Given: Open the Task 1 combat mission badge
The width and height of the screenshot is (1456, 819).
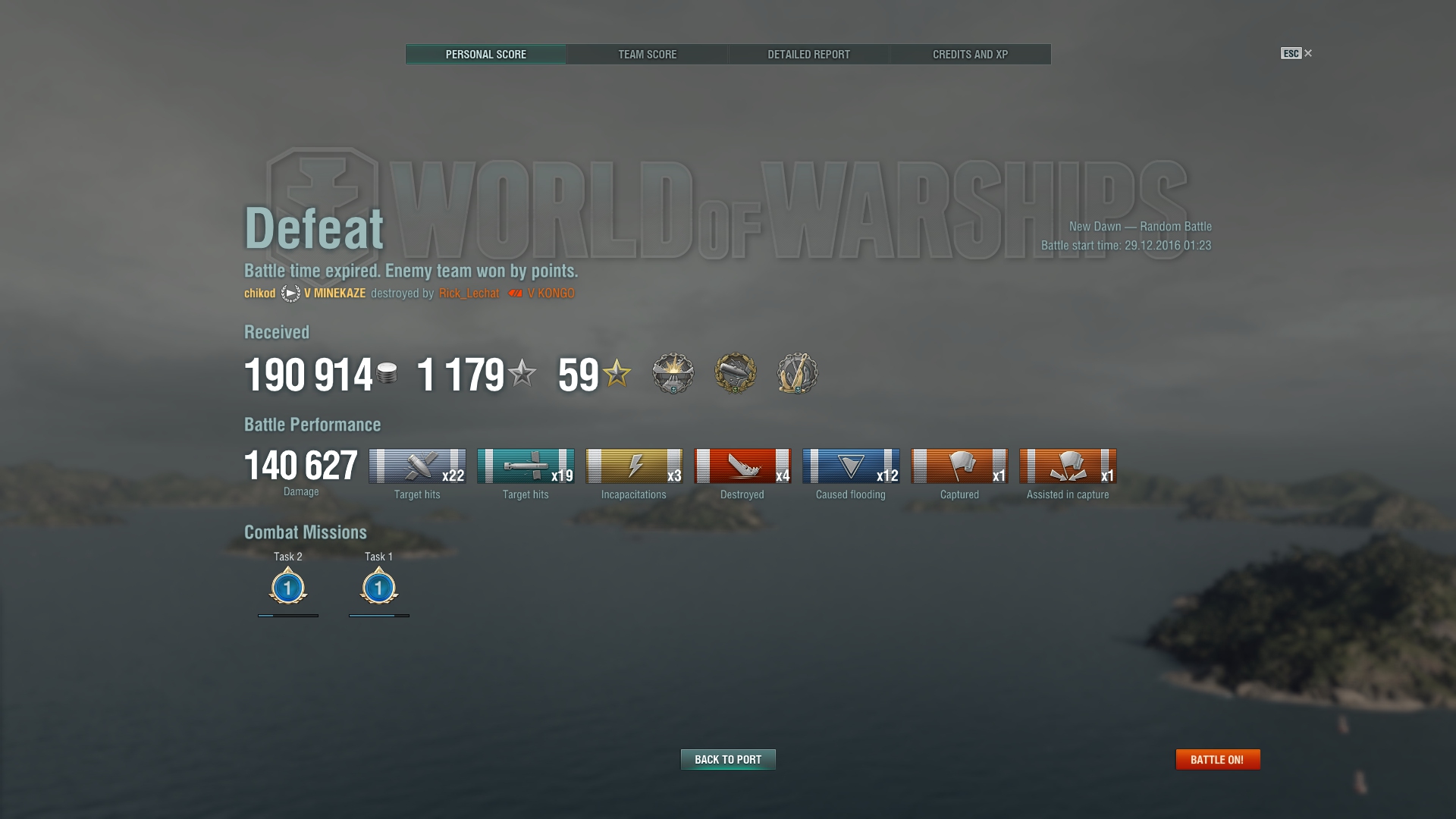Looking at the screenshot, I should [x=379, y=587].
